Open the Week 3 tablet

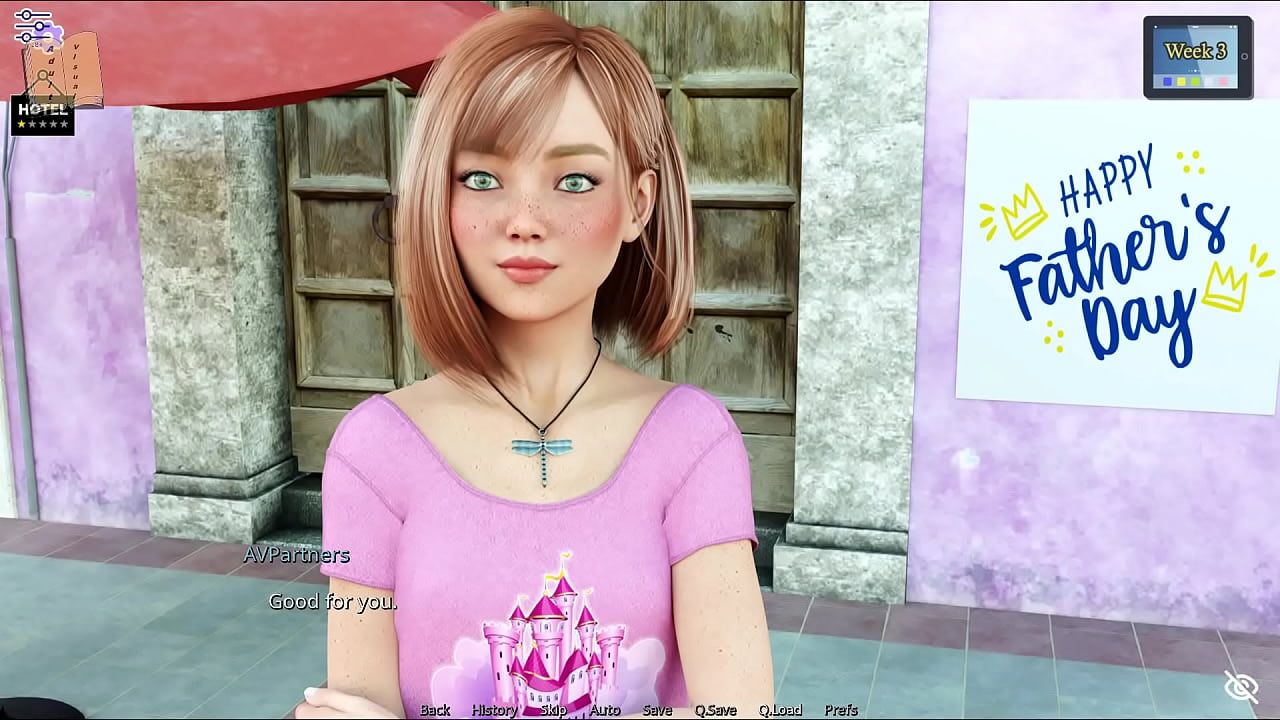pos(1197,58)
